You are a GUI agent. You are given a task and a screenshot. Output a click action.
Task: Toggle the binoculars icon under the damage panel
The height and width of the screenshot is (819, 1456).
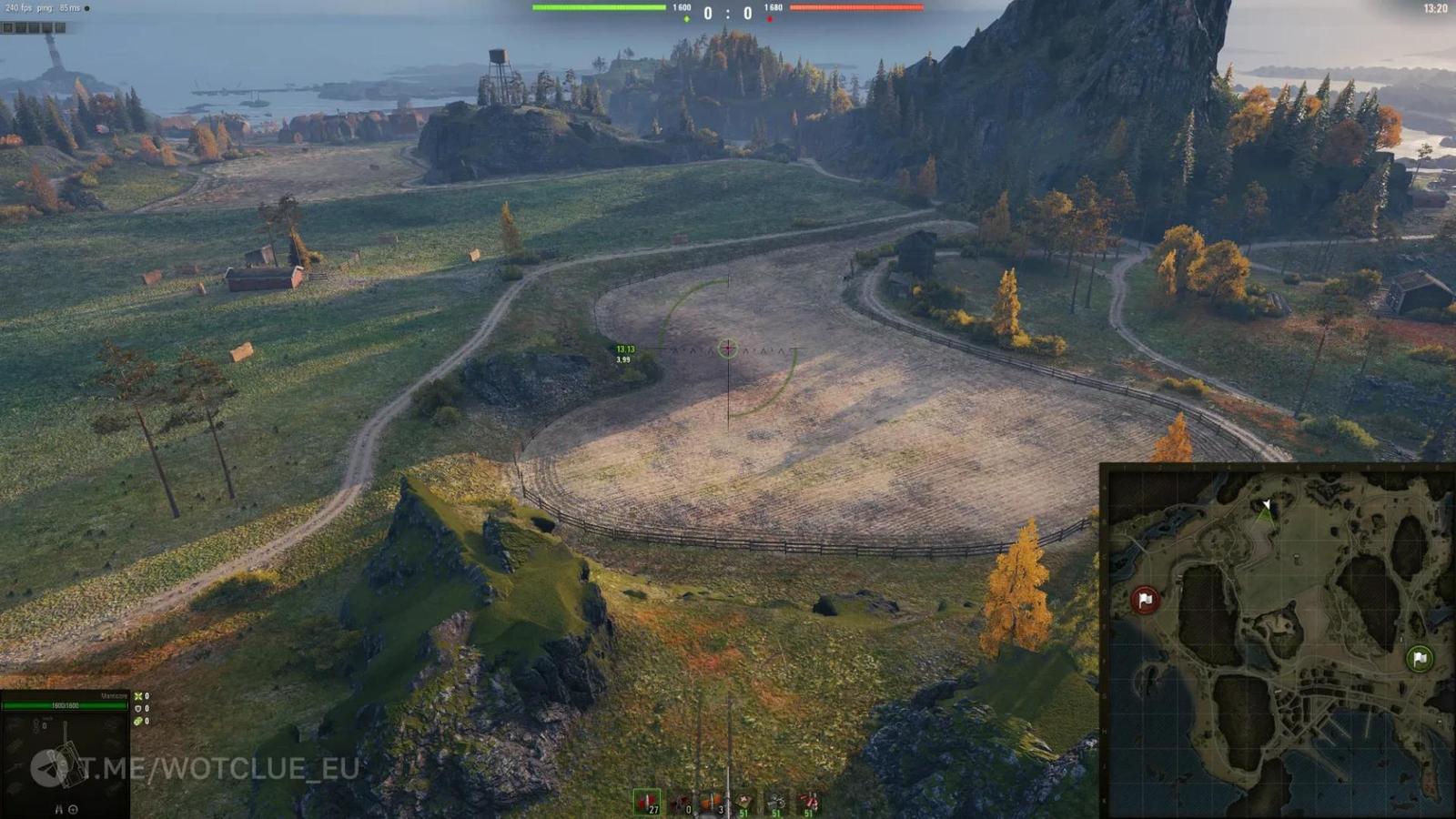tap(58, 809)
